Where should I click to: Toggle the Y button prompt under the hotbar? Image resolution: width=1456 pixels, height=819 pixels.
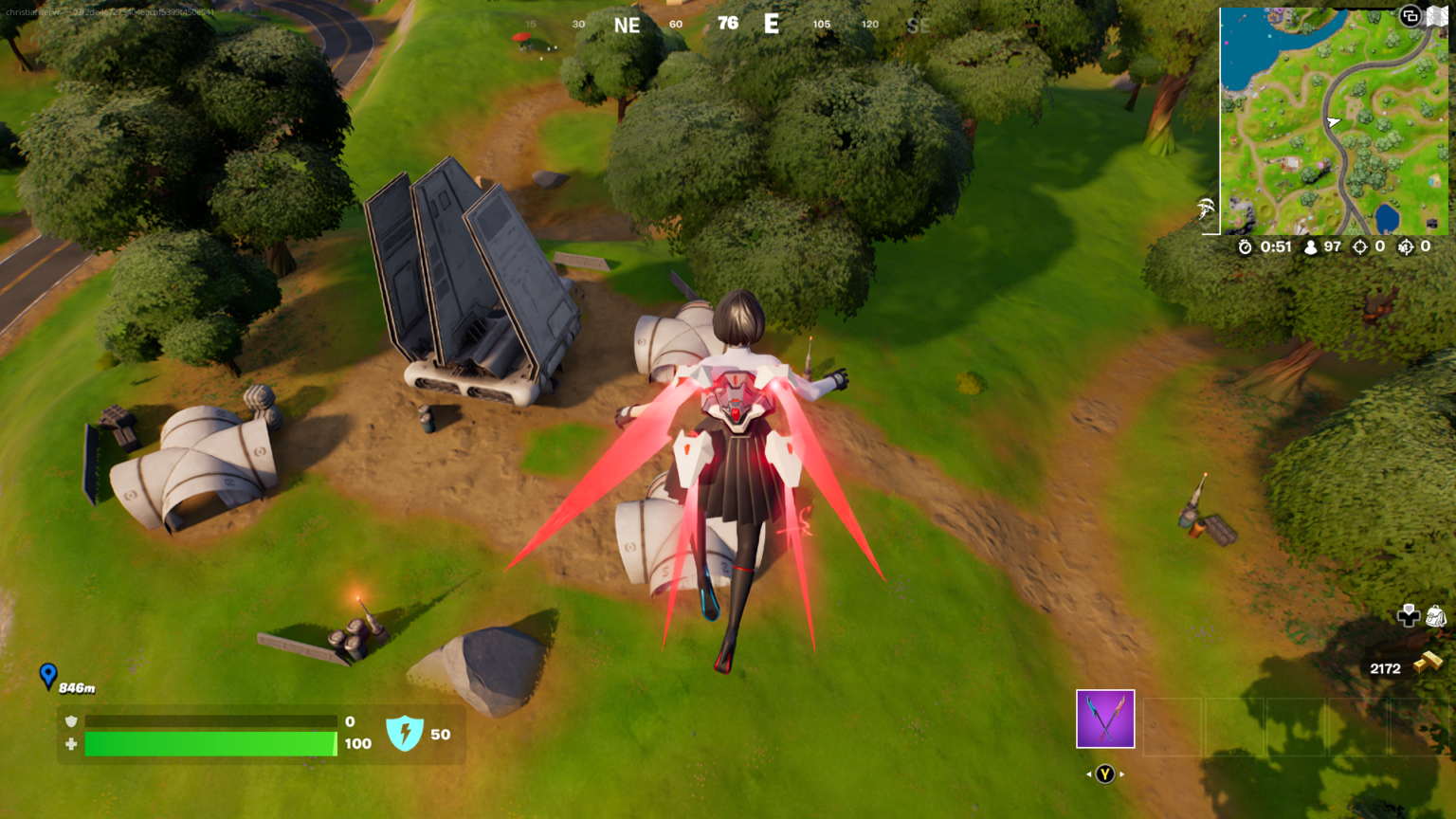(x=1104, y=773)
